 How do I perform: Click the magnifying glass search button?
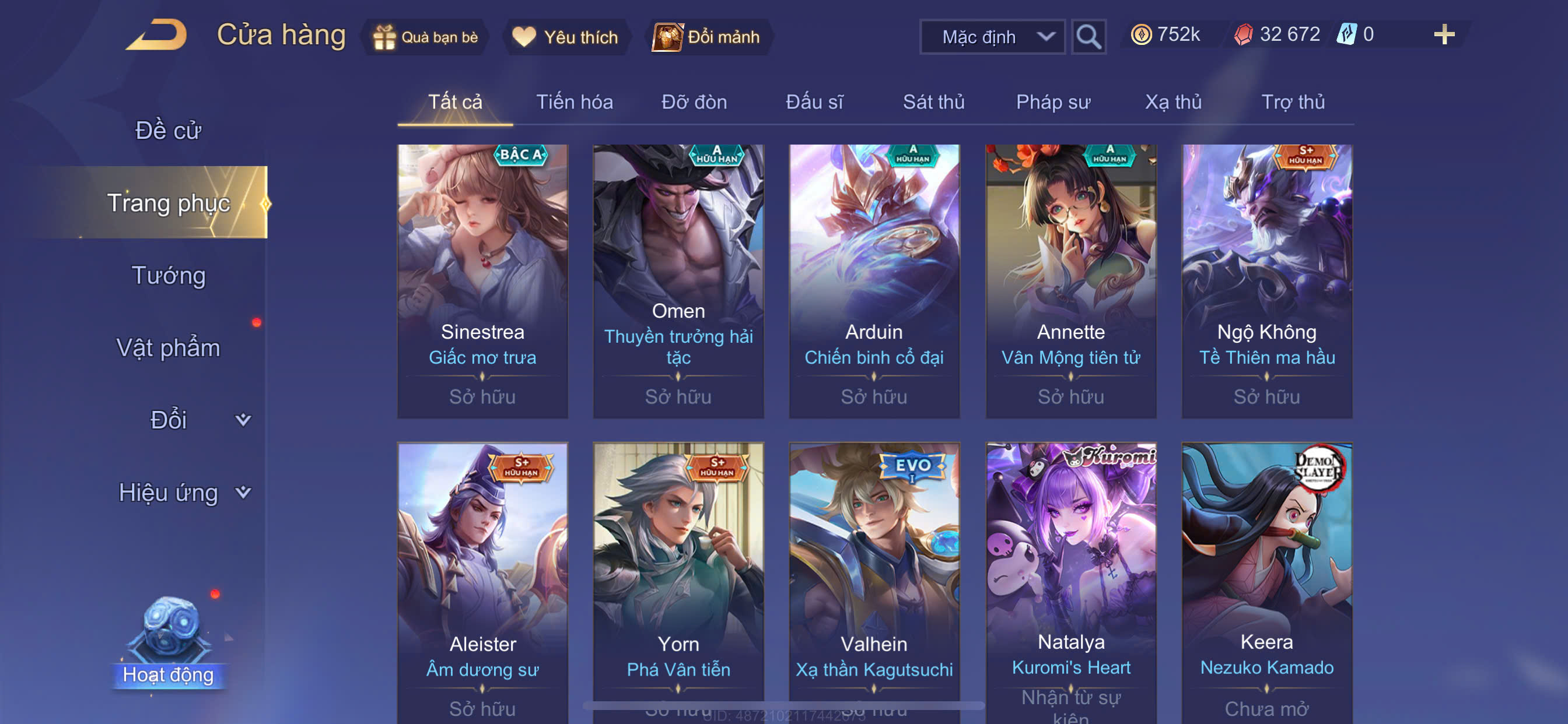click(x=1088, y=37)
